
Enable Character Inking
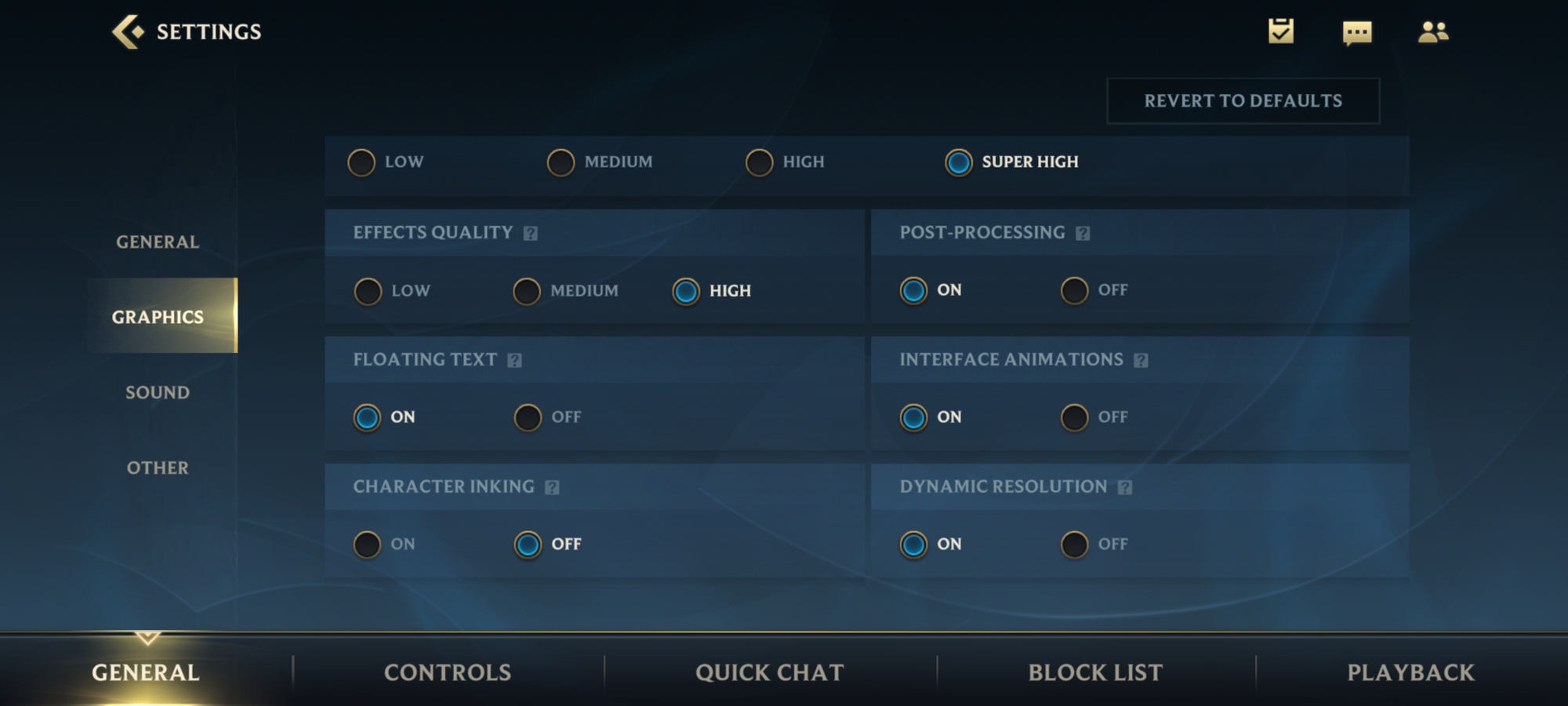[x=367, y=544]
